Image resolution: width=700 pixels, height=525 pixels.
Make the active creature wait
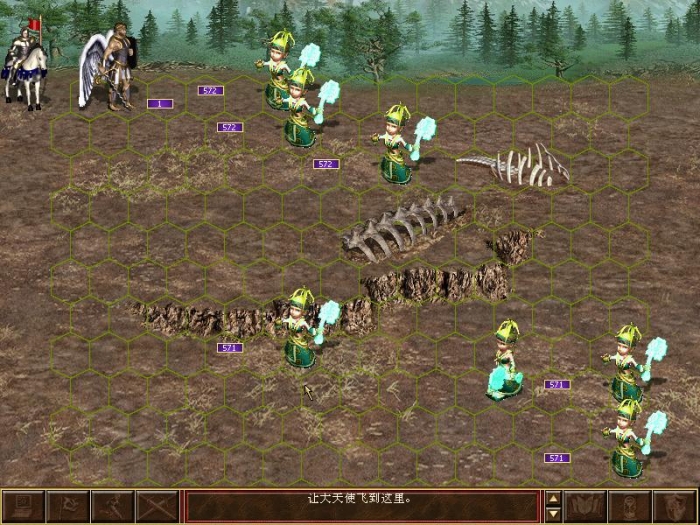[630, 506]
